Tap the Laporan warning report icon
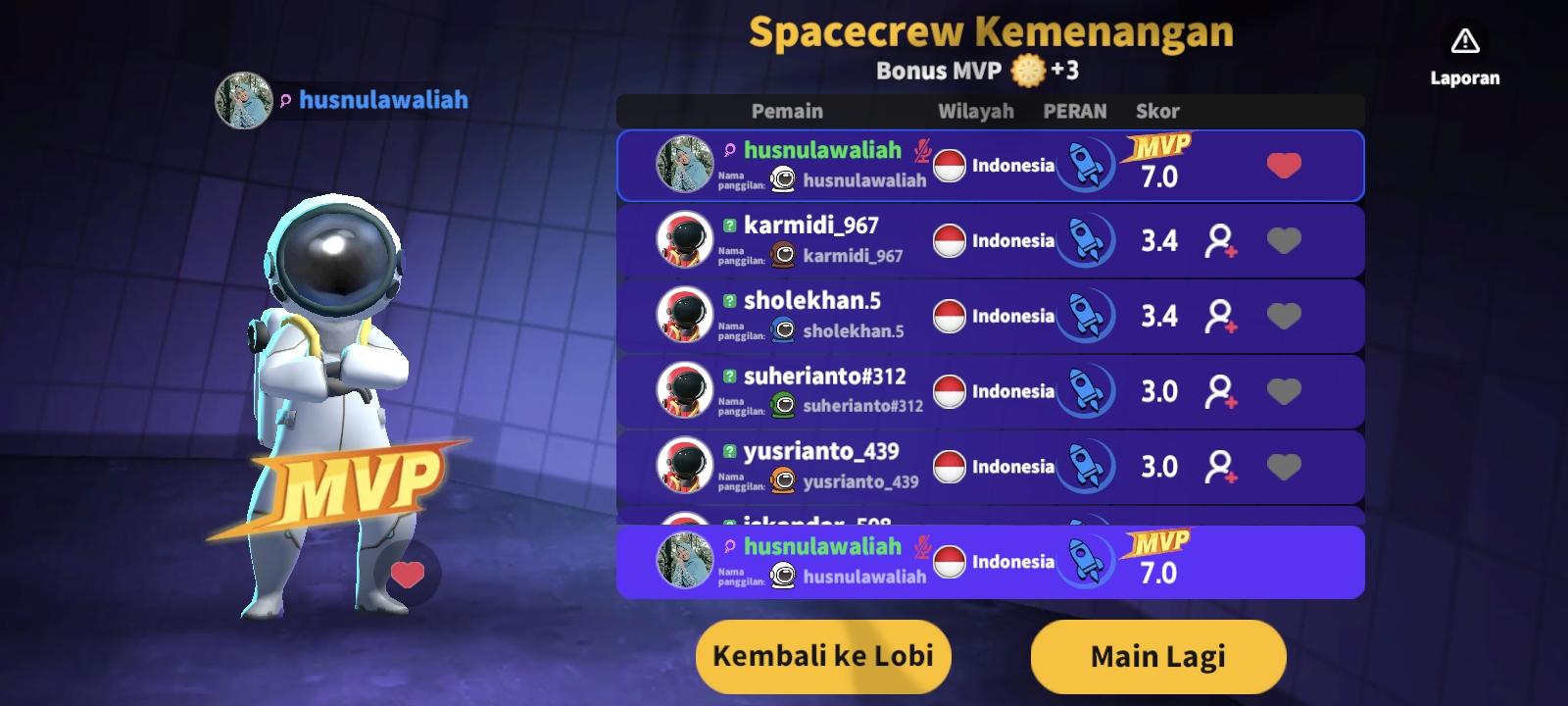This screenshot has width=1568, height=706. pyautogui.click(x=1464, y=41)
